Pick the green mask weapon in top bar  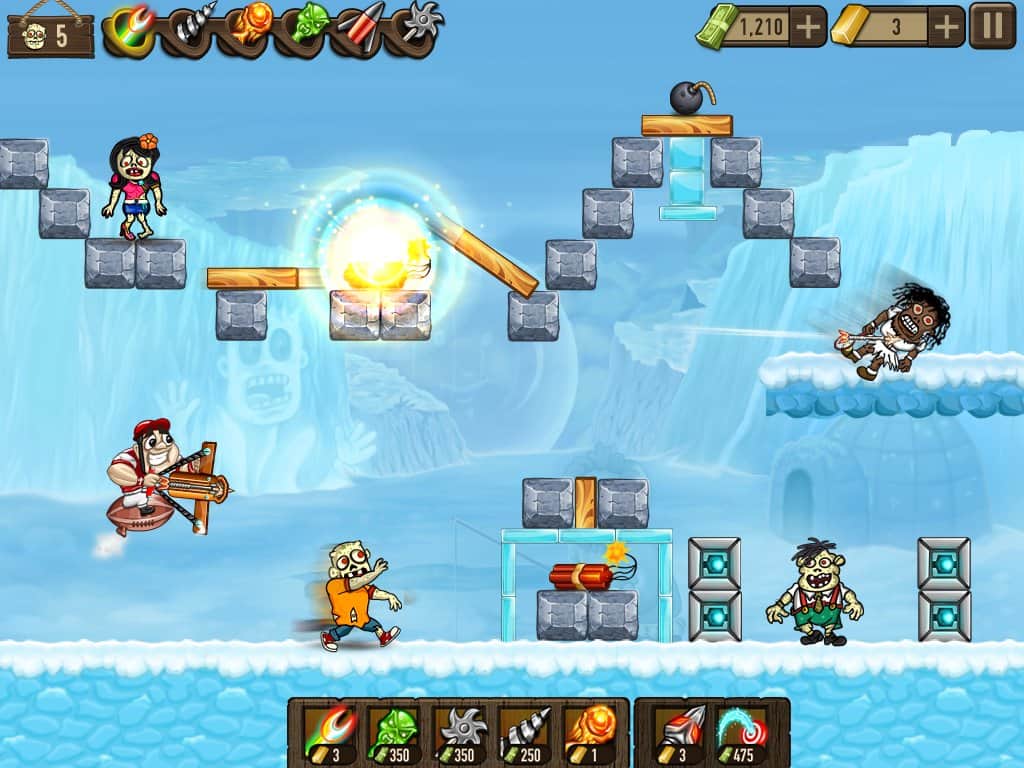coord(310,25)
